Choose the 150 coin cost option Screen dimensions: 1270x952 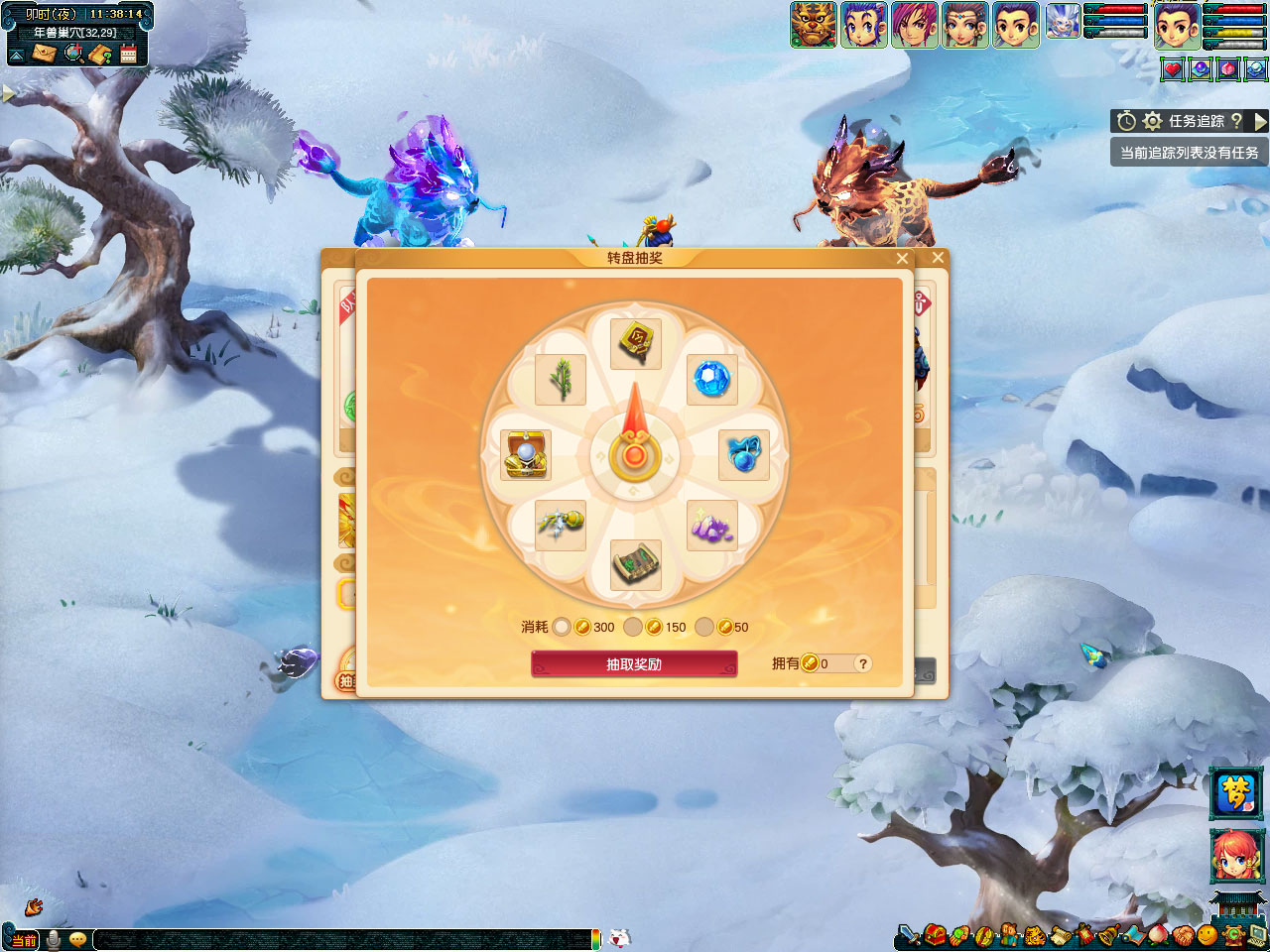coord(633,627)
